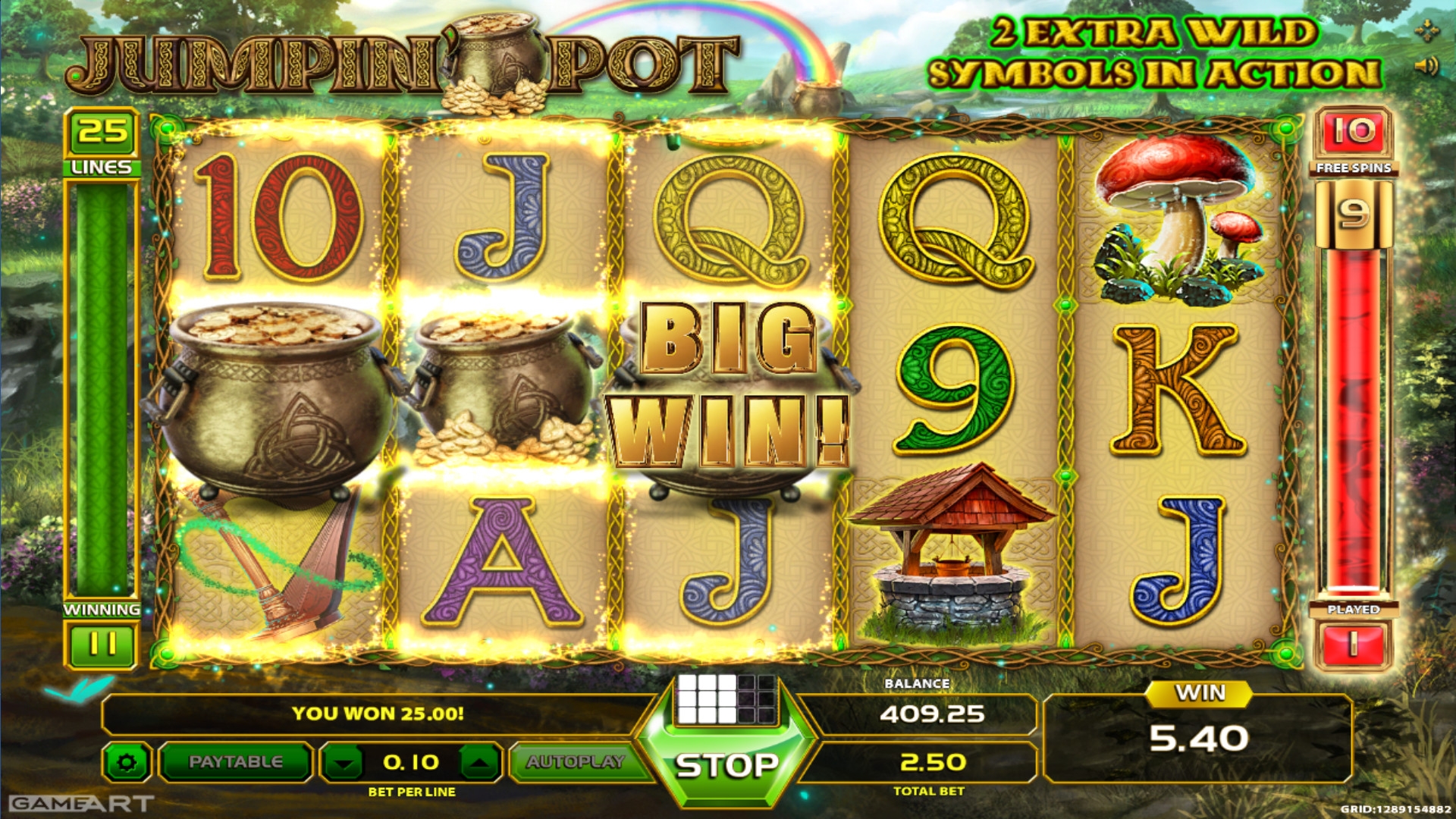This screenshot has width=1456, height=819.
Task: Toggle fullscreen with the arrows icon
Action: [1426, 31]
